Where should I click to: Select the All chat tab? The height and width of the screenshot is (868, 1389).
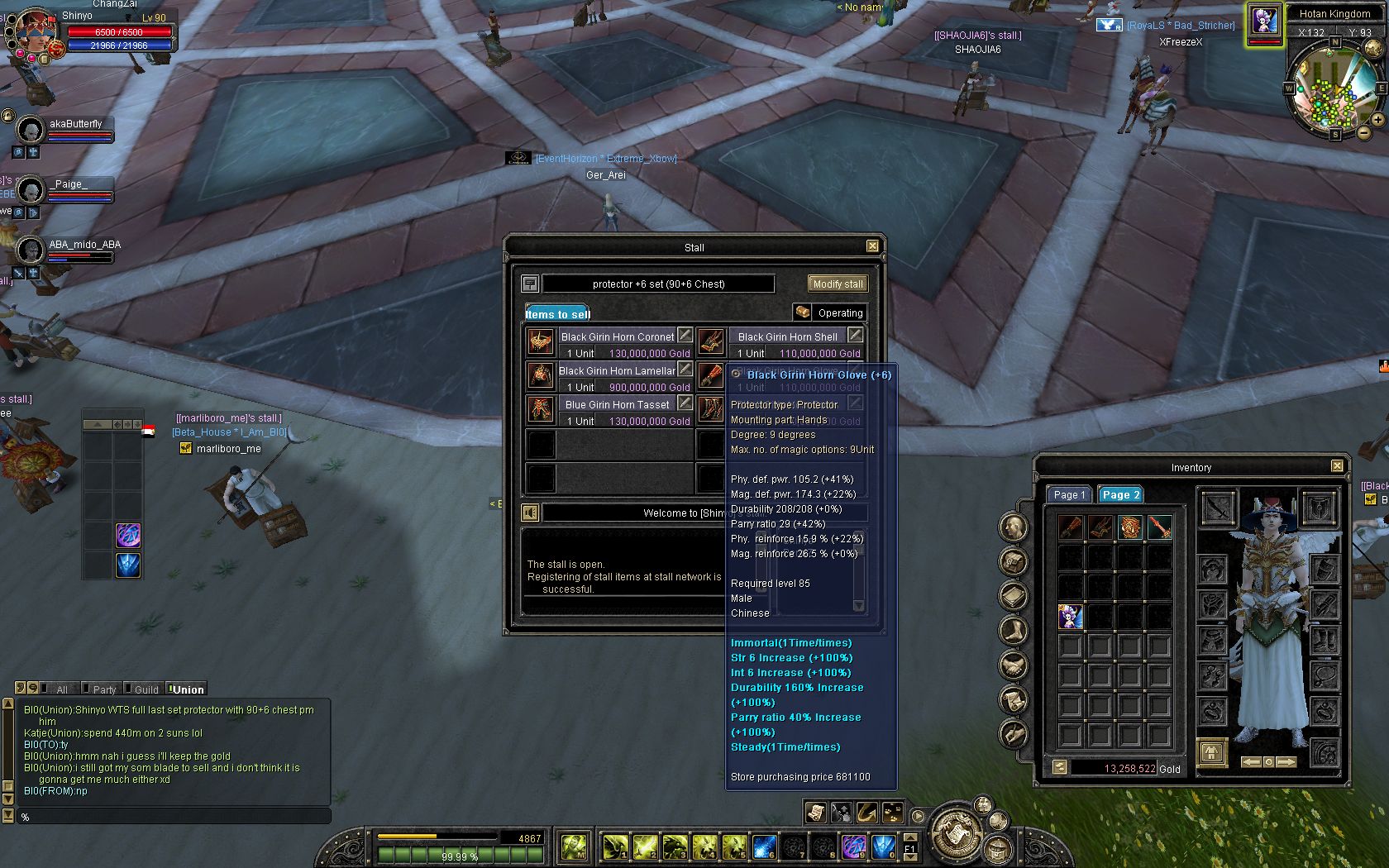62,689
